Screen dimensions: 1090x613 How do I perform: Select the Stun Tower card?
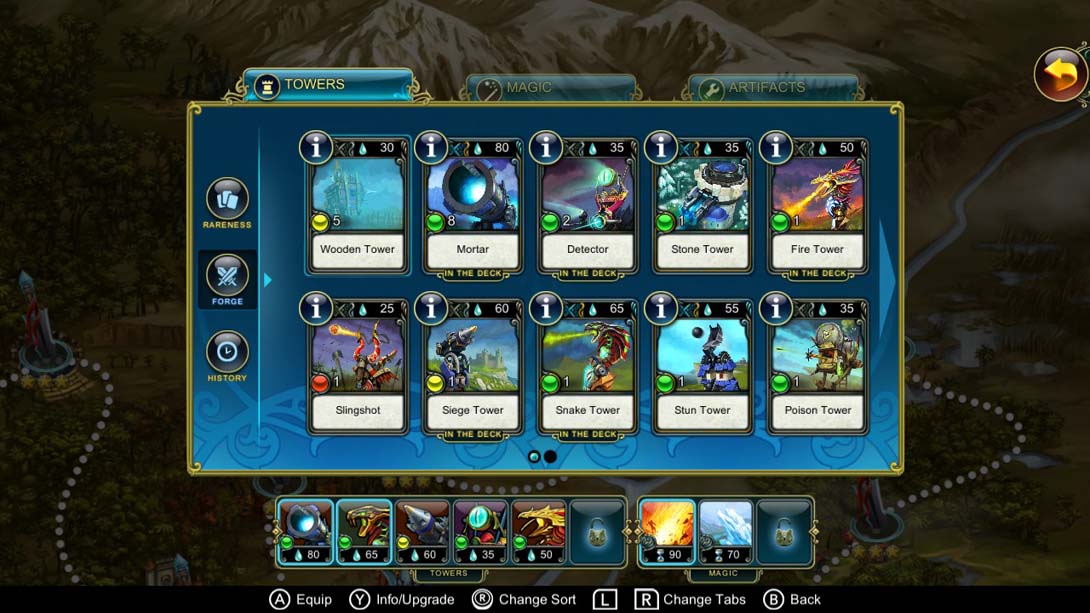(703, 368)
